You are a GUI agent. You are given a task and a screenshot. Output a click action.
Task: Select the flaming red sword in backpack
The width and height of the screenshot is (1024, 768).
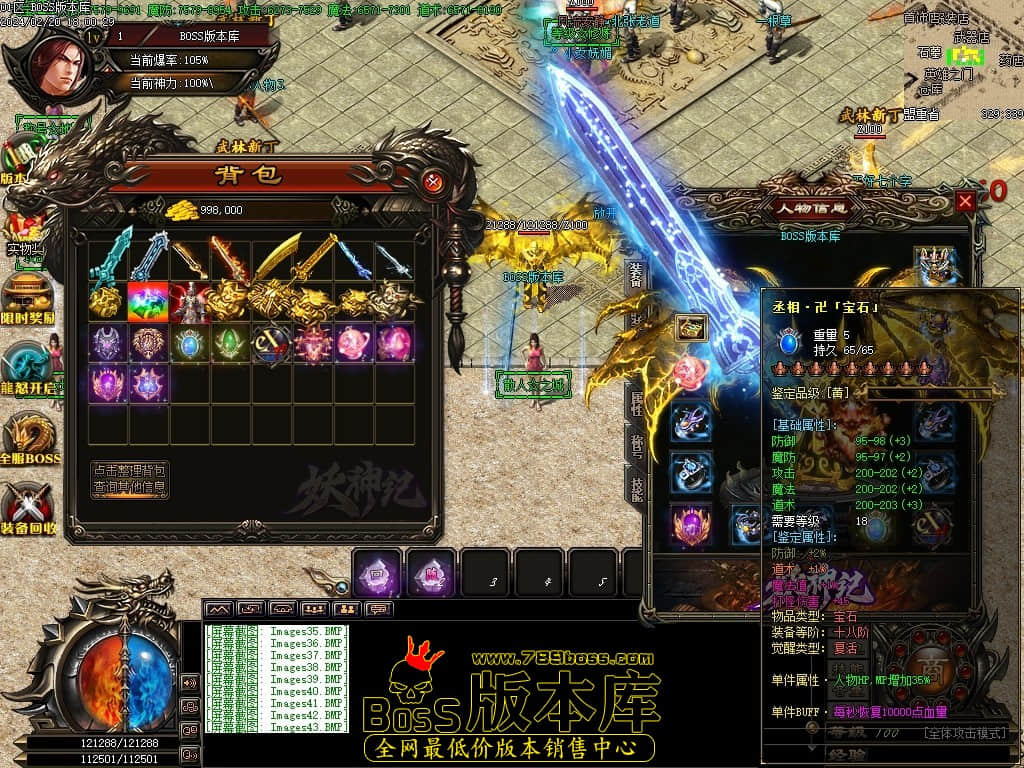(229, 259)
